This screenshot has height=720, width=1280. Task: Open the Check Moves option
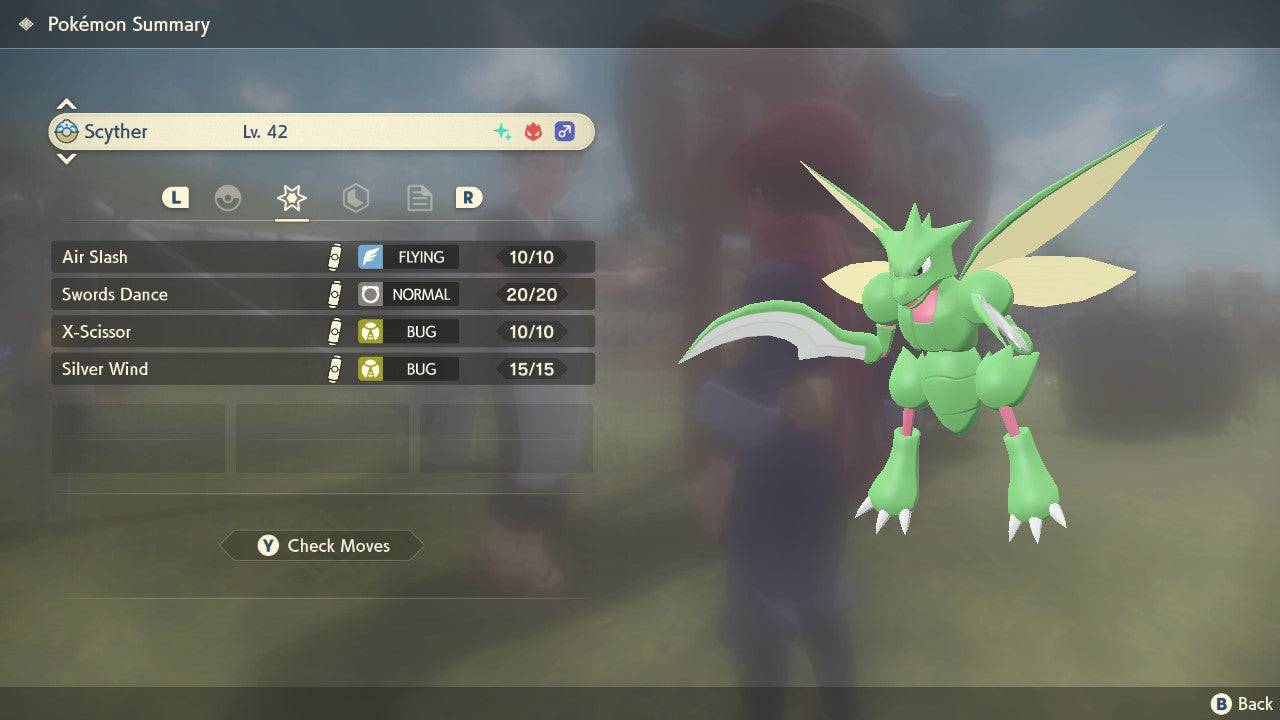pyautogui.click(x=322, y=546)
